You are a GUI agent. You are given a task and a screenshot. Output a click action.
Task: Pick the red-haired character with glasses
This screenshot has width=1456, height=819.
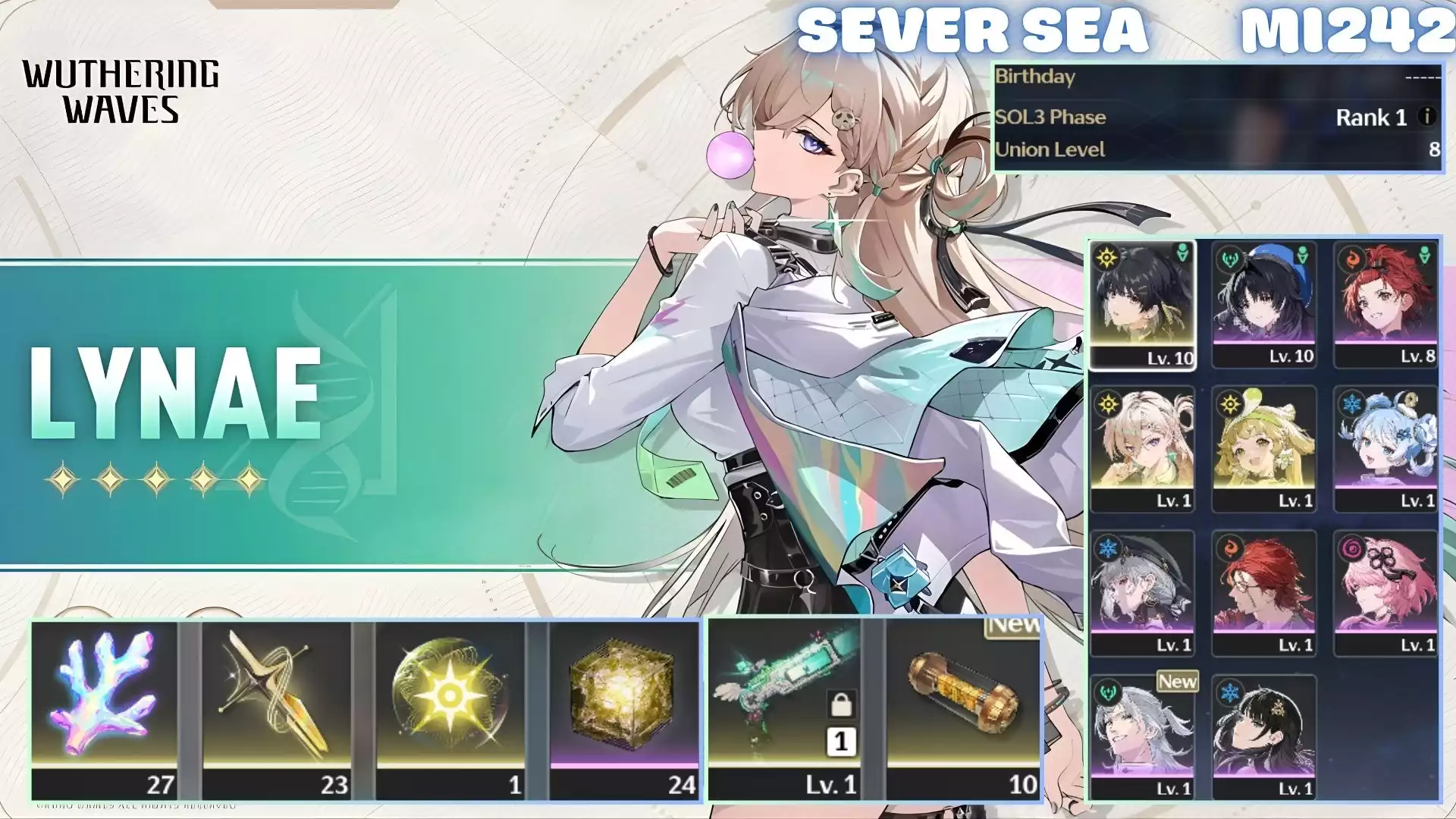point(1264,593)
